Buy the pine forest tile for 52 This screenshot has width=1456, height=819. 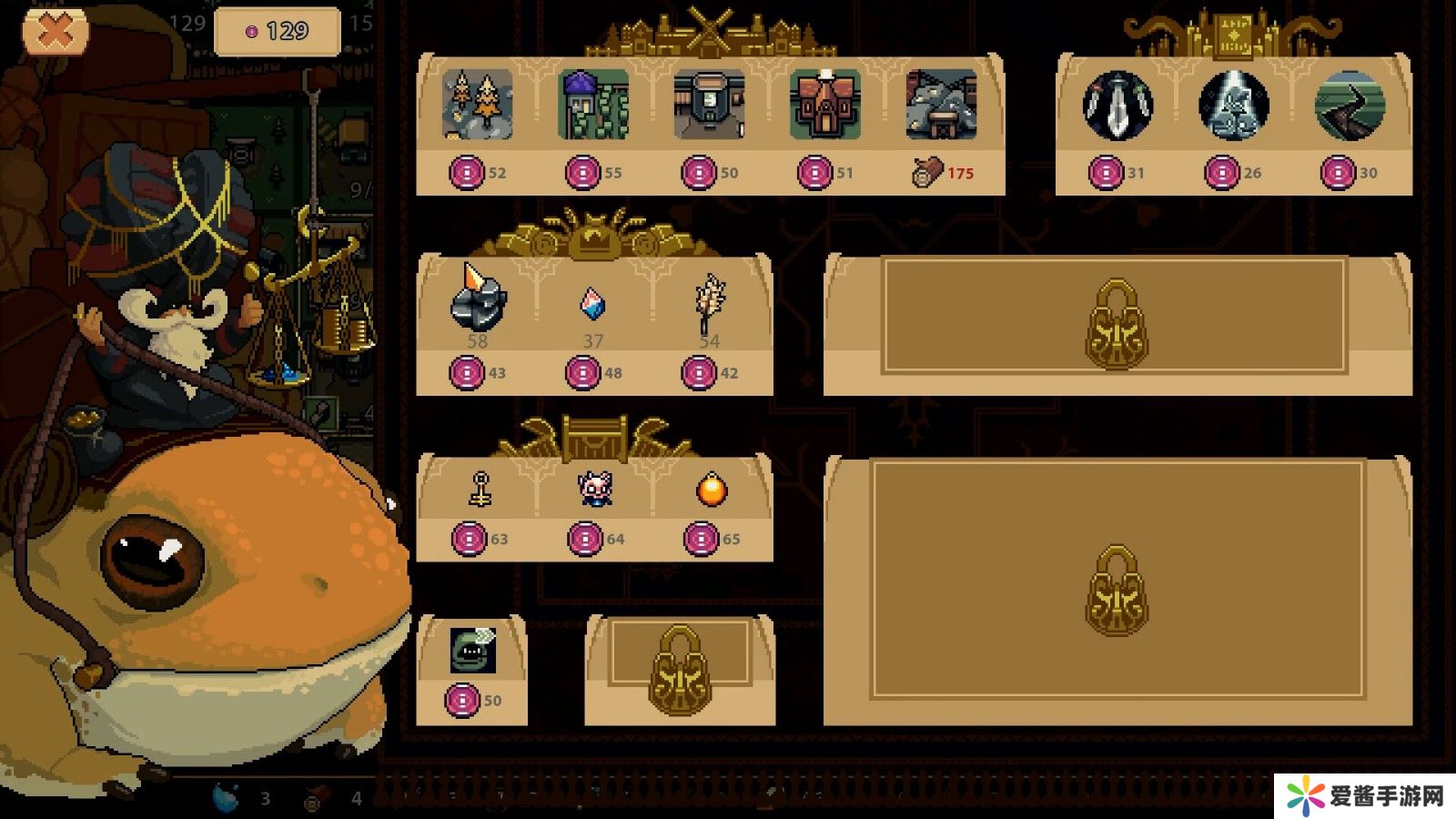478,105
